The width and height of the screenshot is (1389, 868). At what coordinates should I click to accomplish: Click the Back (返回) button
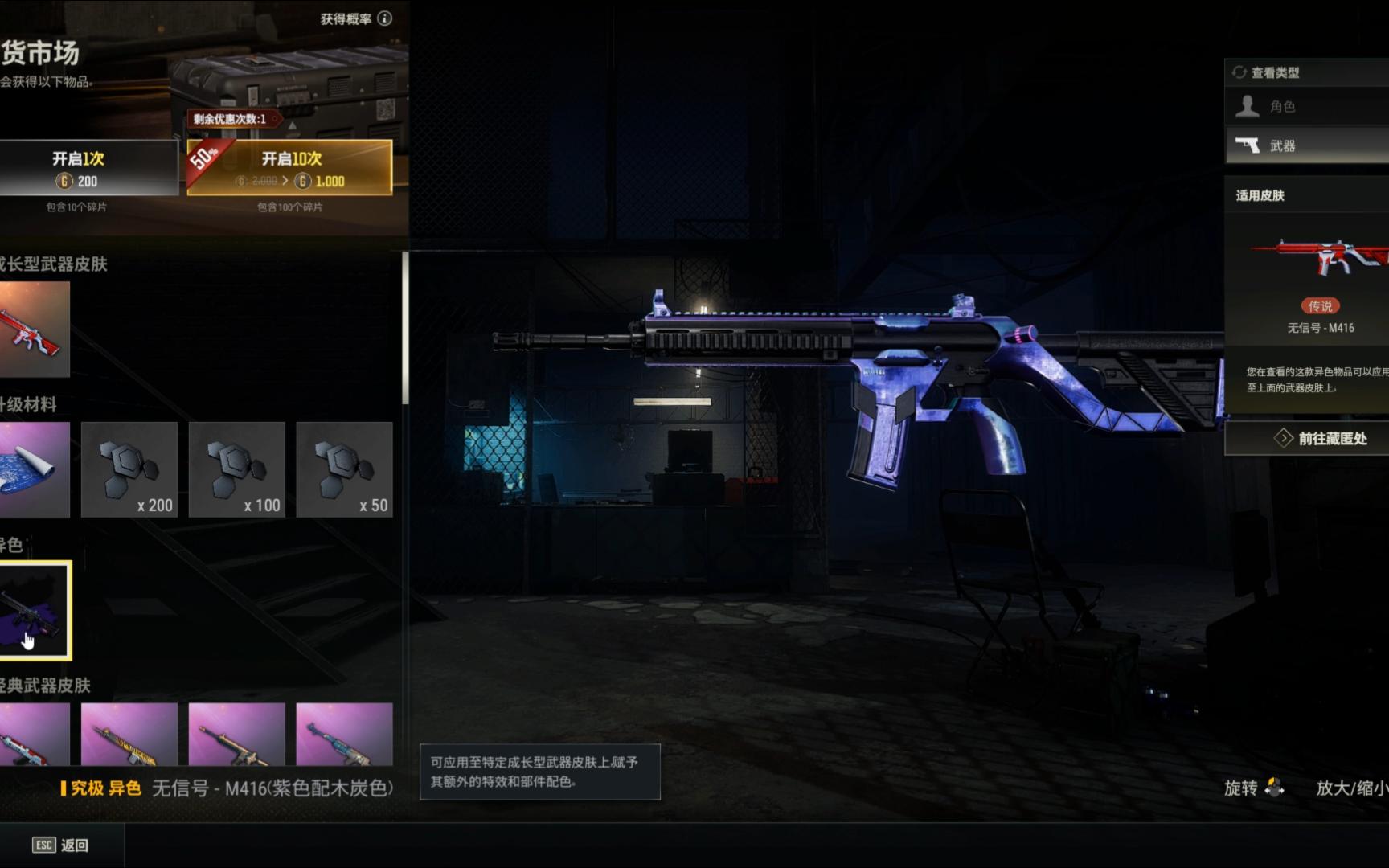[x=61, y=845]
